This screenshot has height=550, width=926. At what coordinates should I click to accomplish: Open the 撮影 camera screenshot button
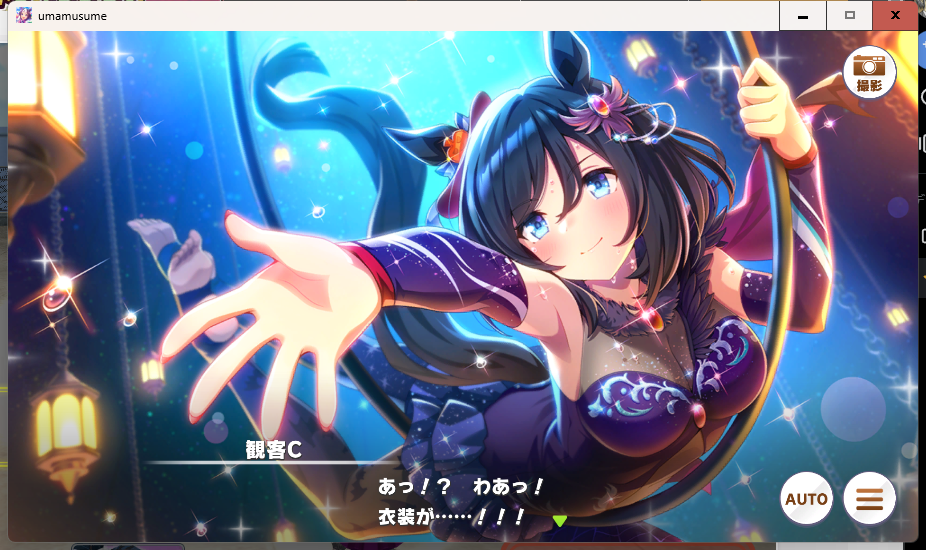869,72
